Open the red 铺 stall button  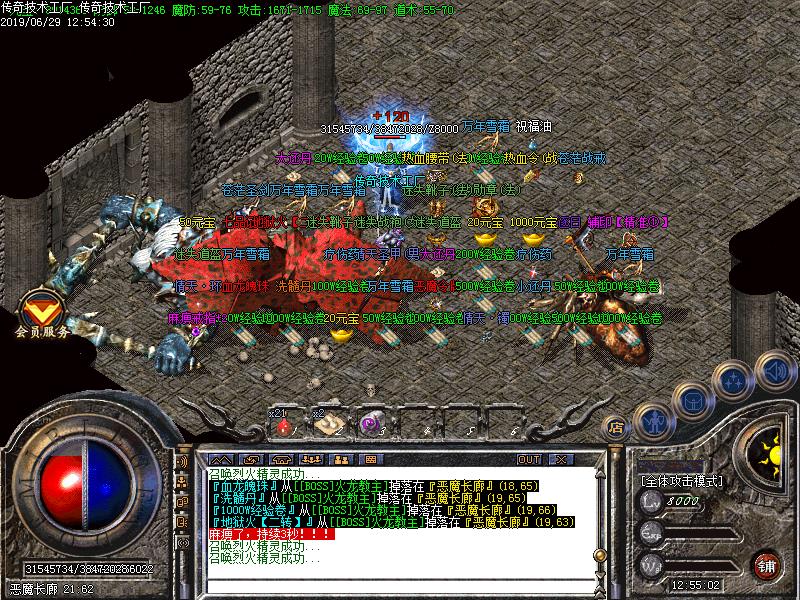[x=767, y=563]
